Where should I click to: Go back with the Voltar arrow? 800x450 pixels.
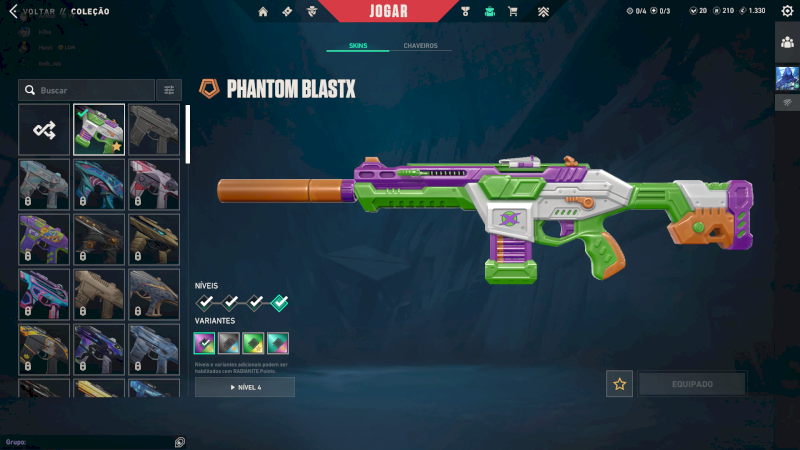click(13, 11)
